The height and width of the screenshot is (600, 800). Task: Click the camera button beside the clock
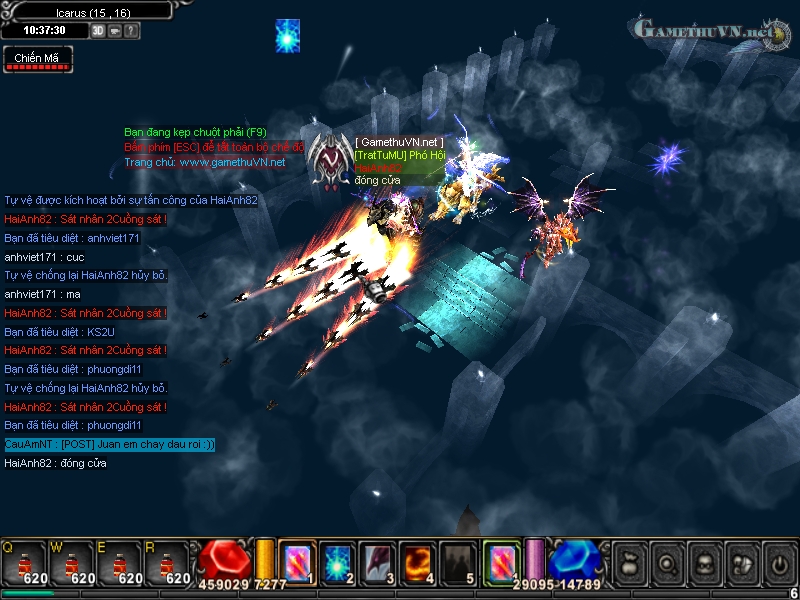[115, 30]
